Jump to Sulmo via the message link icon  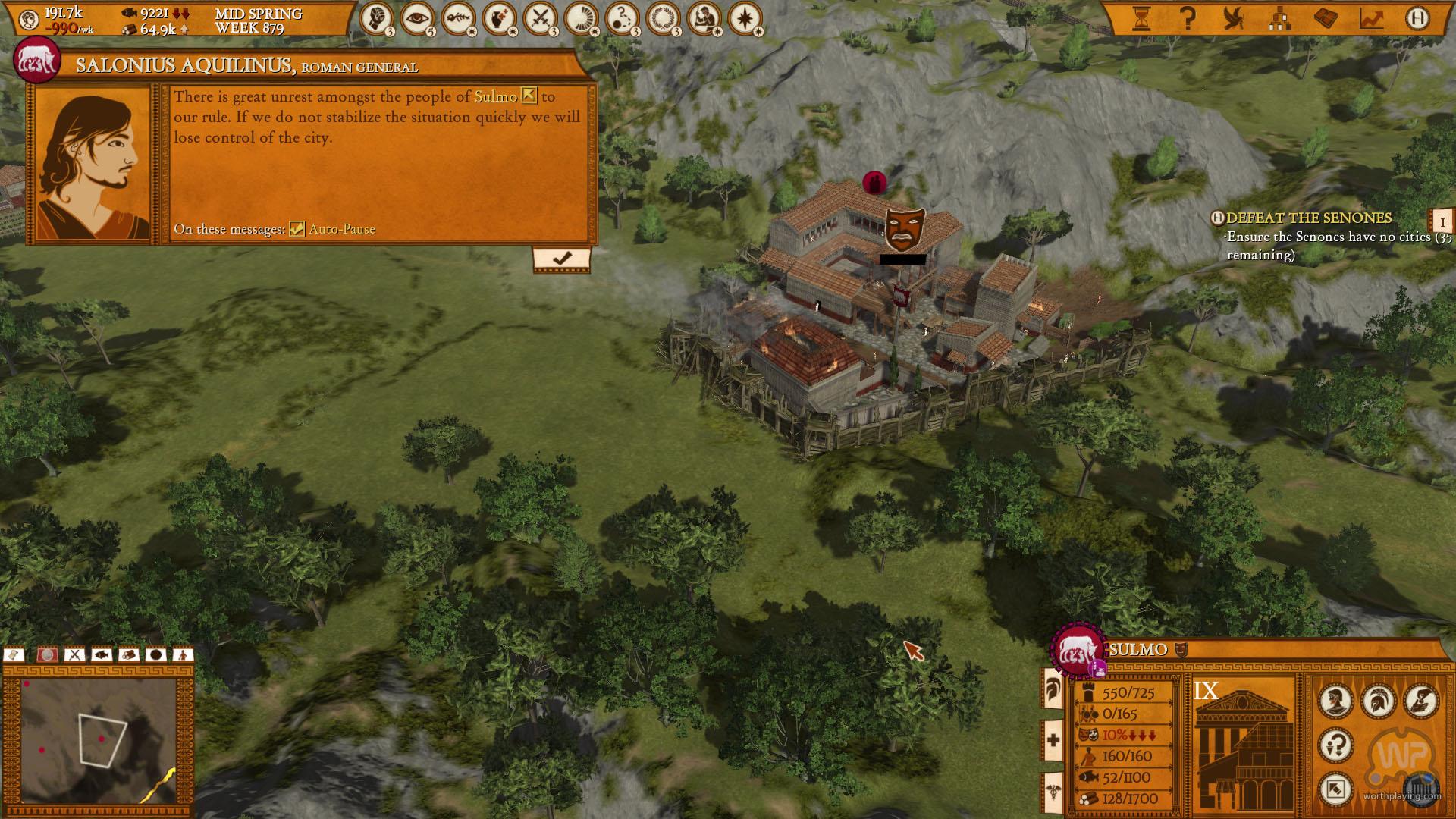529,96
